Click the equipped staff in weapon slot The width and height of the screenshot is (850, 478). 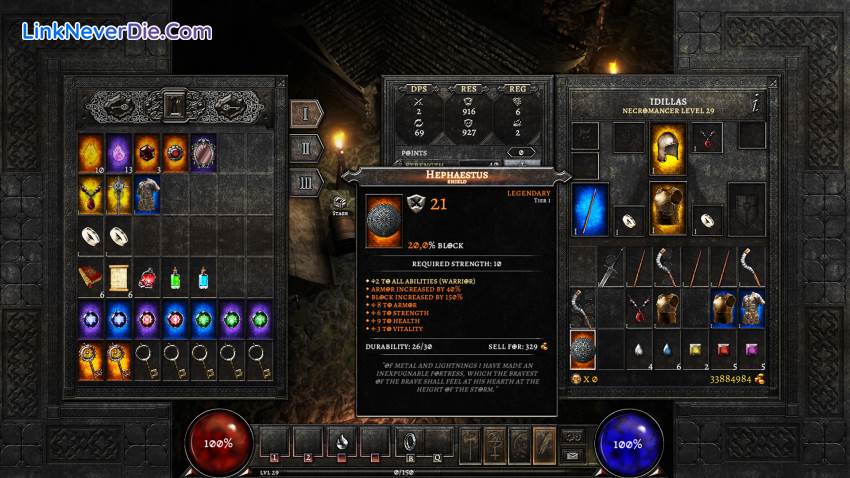coord(591,209)
